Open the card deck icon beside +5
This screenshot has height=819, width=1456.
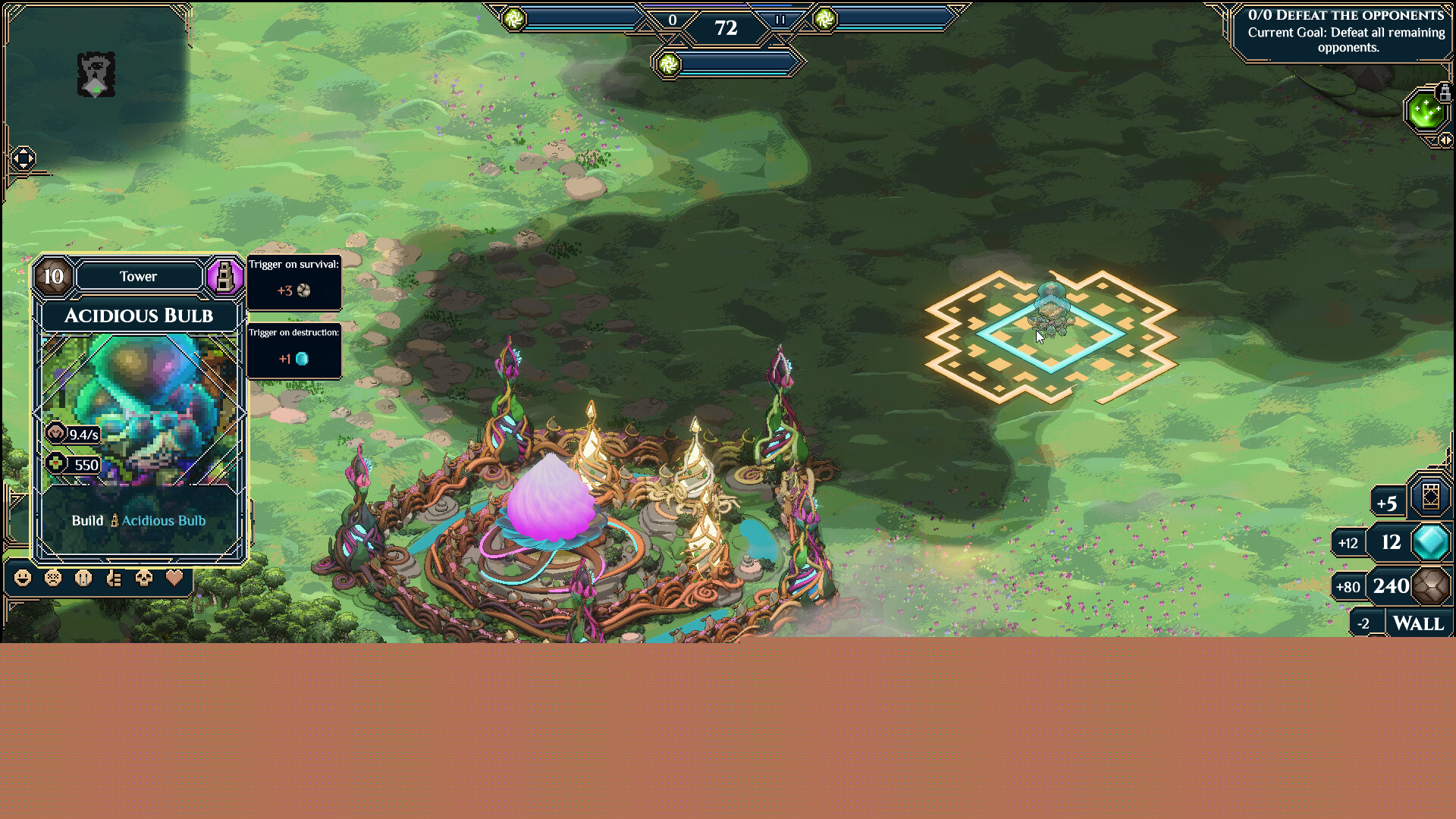(1430, 497)
